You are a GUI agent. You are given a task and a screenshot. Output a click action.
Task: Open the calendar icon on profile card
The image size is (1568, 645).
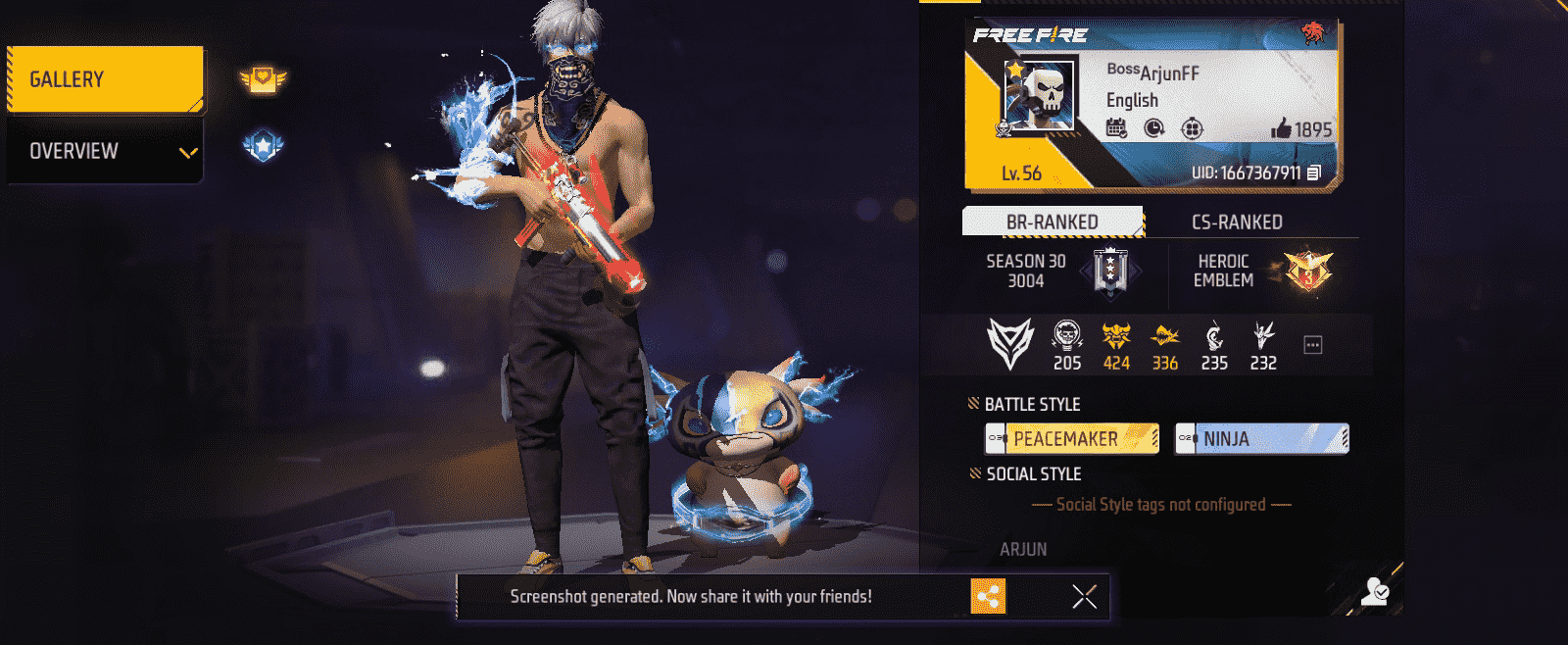tap(1116, 128)
